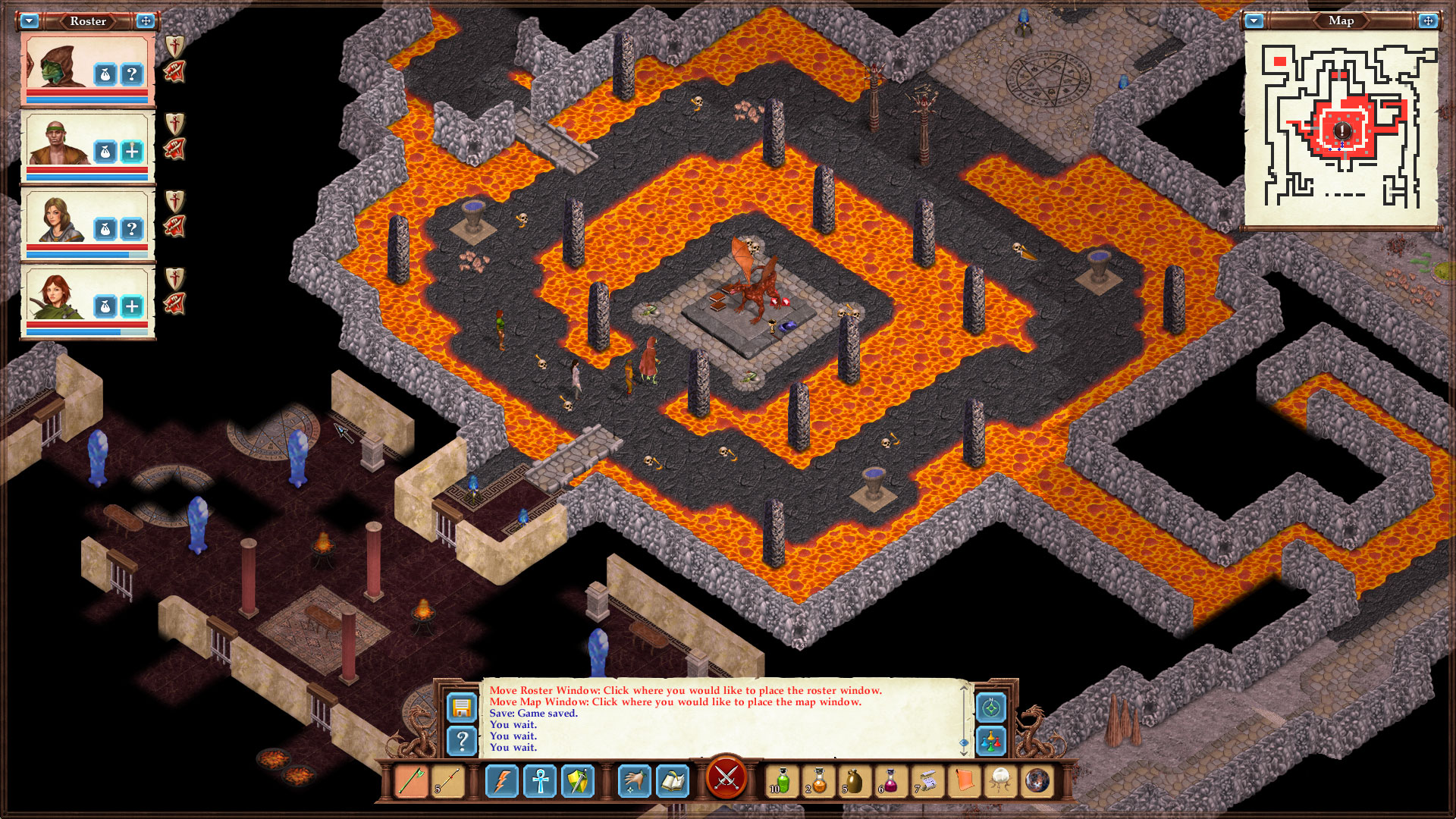
Task: Collapse the Roster window with its arrow button
Action: (30, 21)
